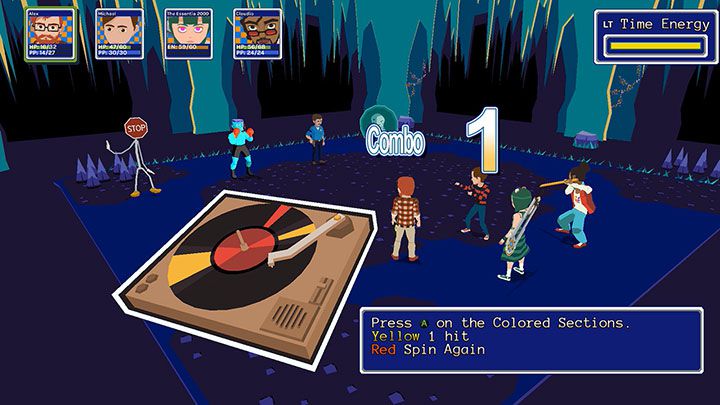Select Claudio's party portrait card
Screen dimensions: 720x405
257,34
